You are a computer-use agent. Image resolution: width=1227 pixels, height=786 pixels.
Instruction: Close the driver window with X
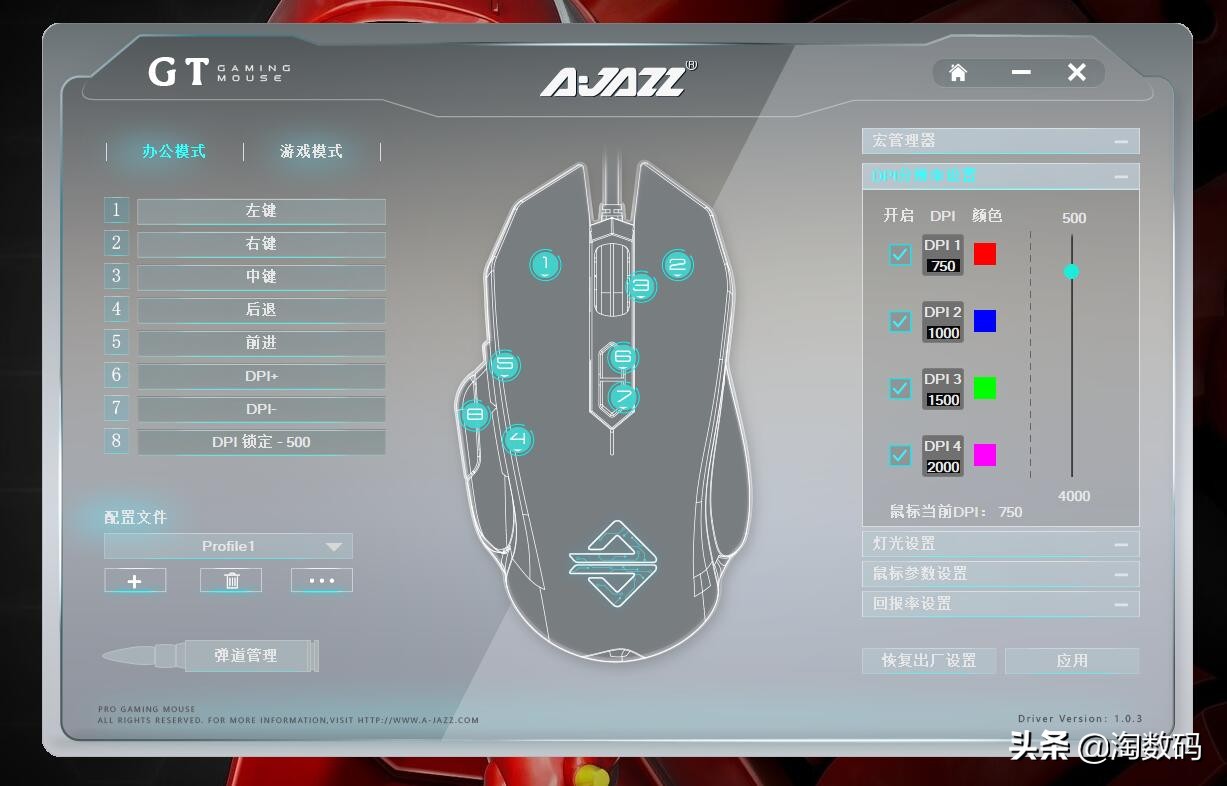pyautogui.click(x=1077, y=72)
